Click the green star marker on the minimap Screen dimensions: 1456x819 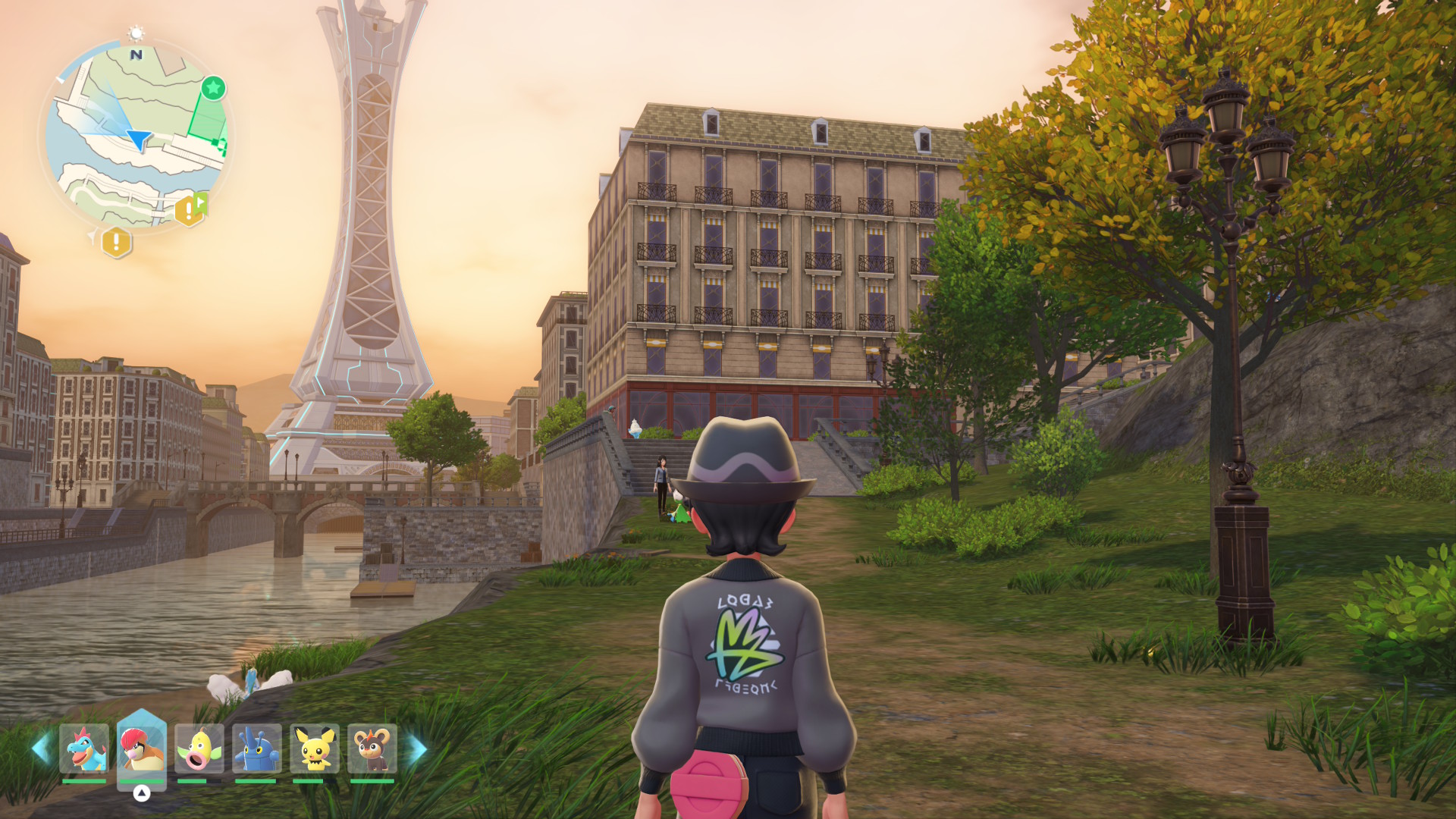212,87
